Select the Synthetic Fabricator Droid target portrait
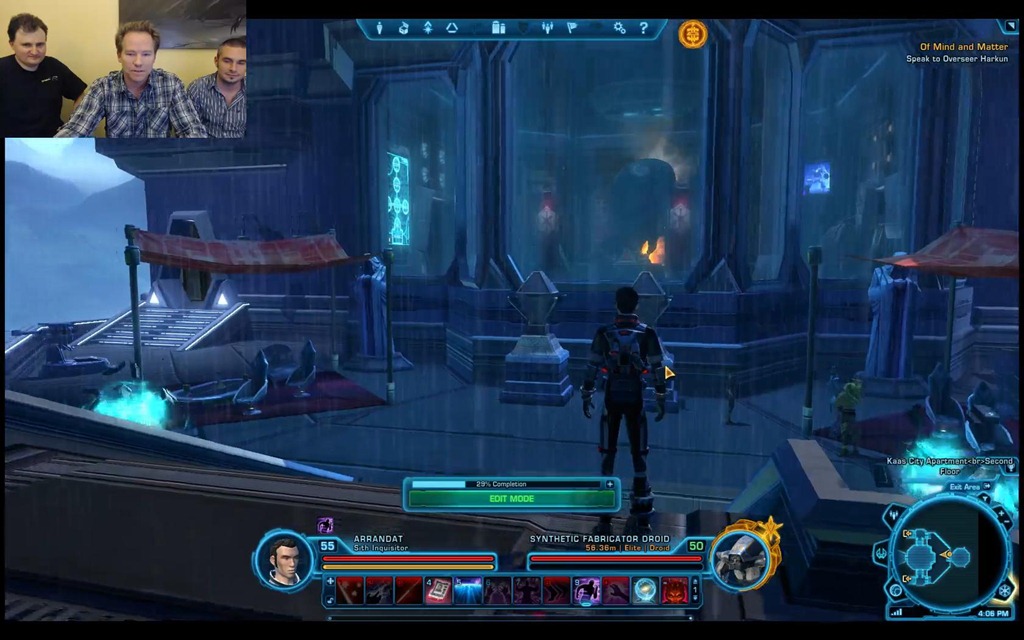This screenshot has height=640, width=1024. pos(740,558)
